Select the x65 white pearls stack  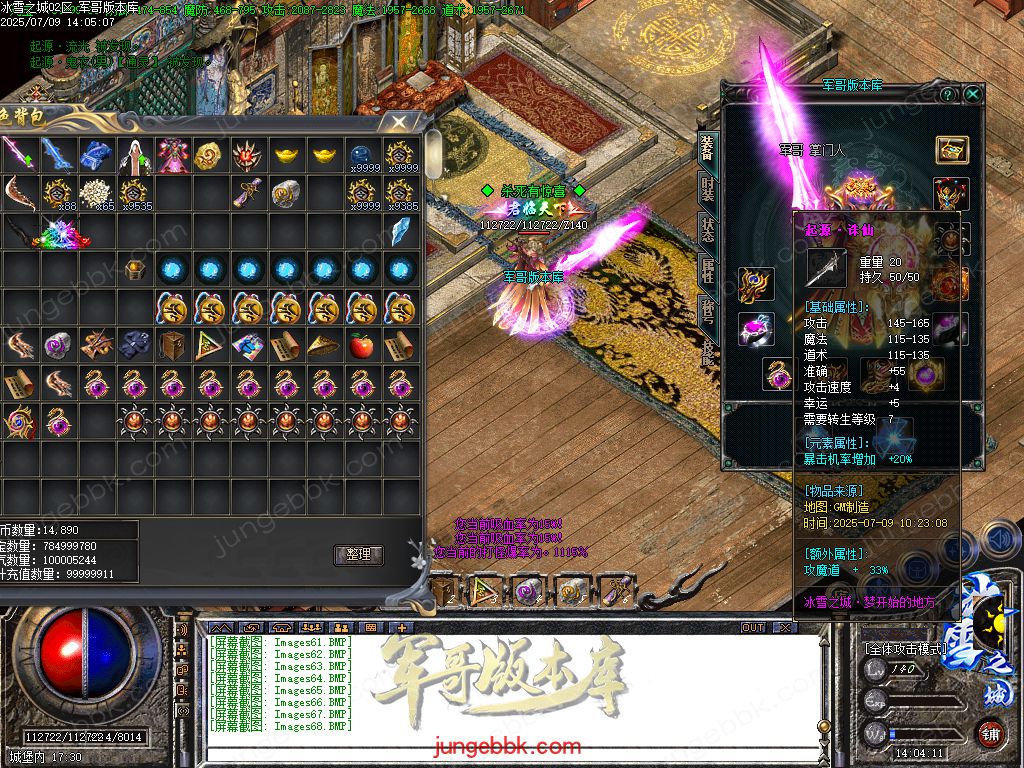pyautogui.click(x=95, y=193)
